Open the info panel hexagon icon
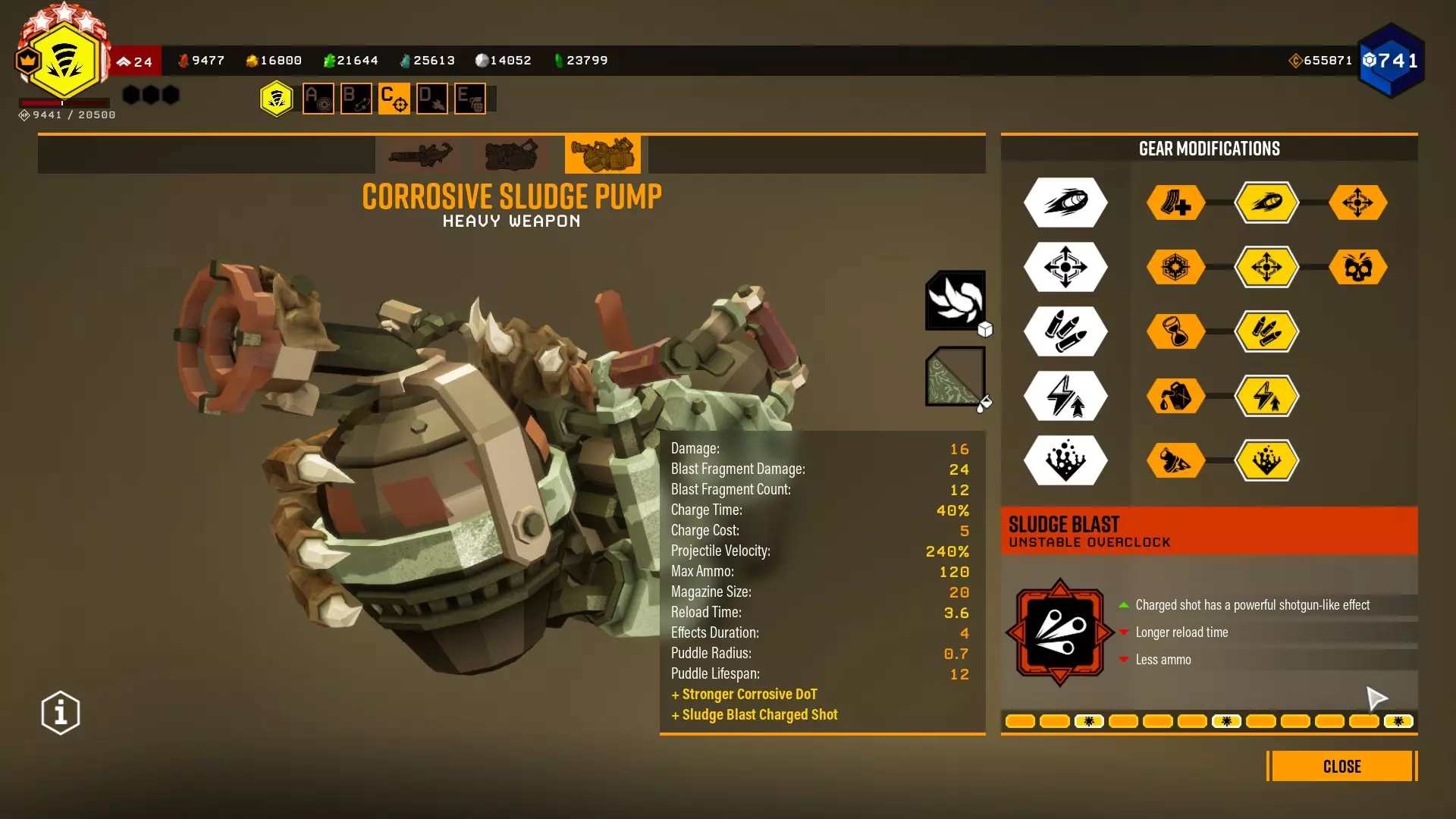The height and width of the screenshot is (819, 1456). tap(61, 713)
